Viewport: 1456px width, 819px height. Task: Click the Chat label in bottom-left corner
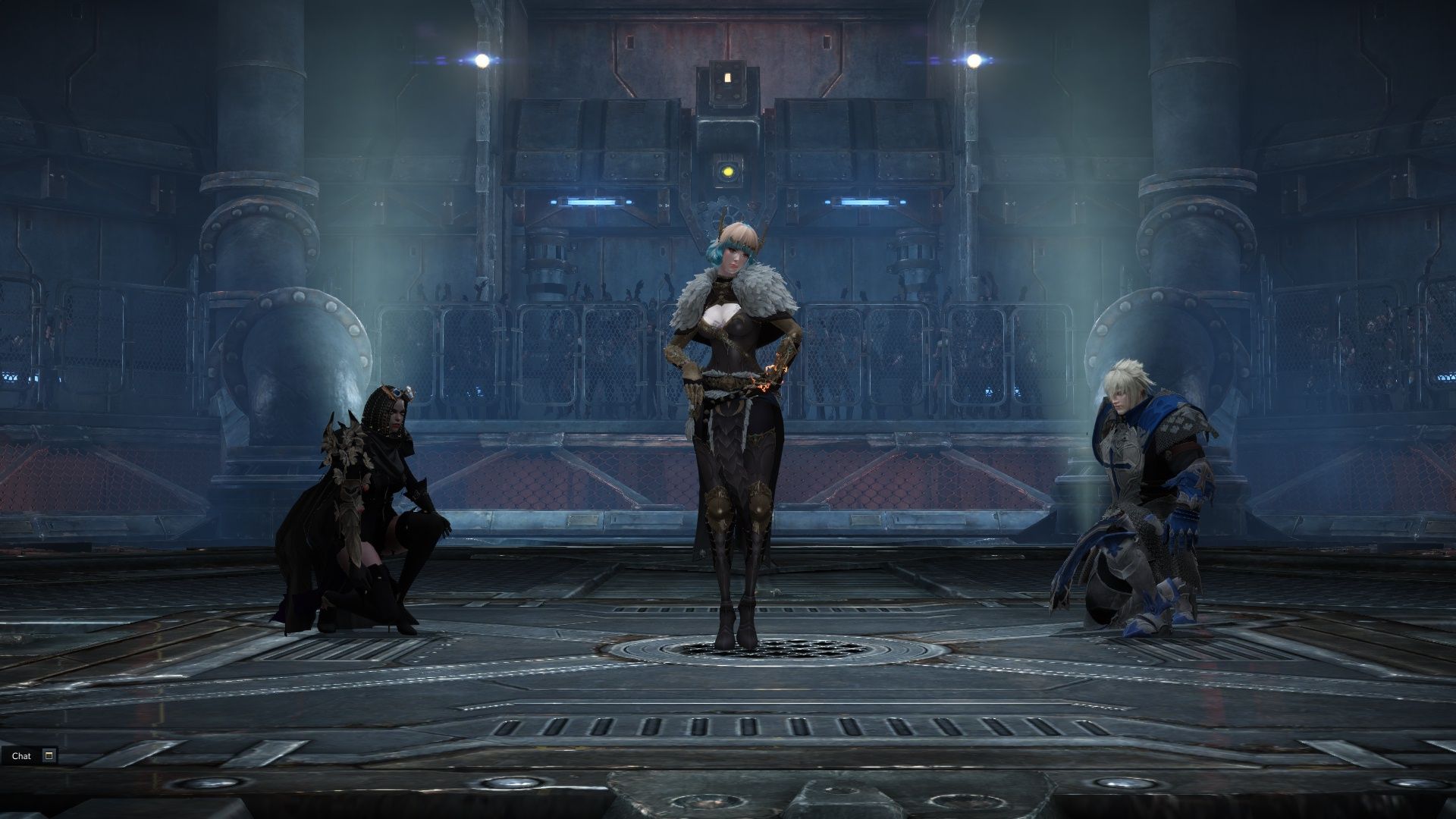point(21,756)
